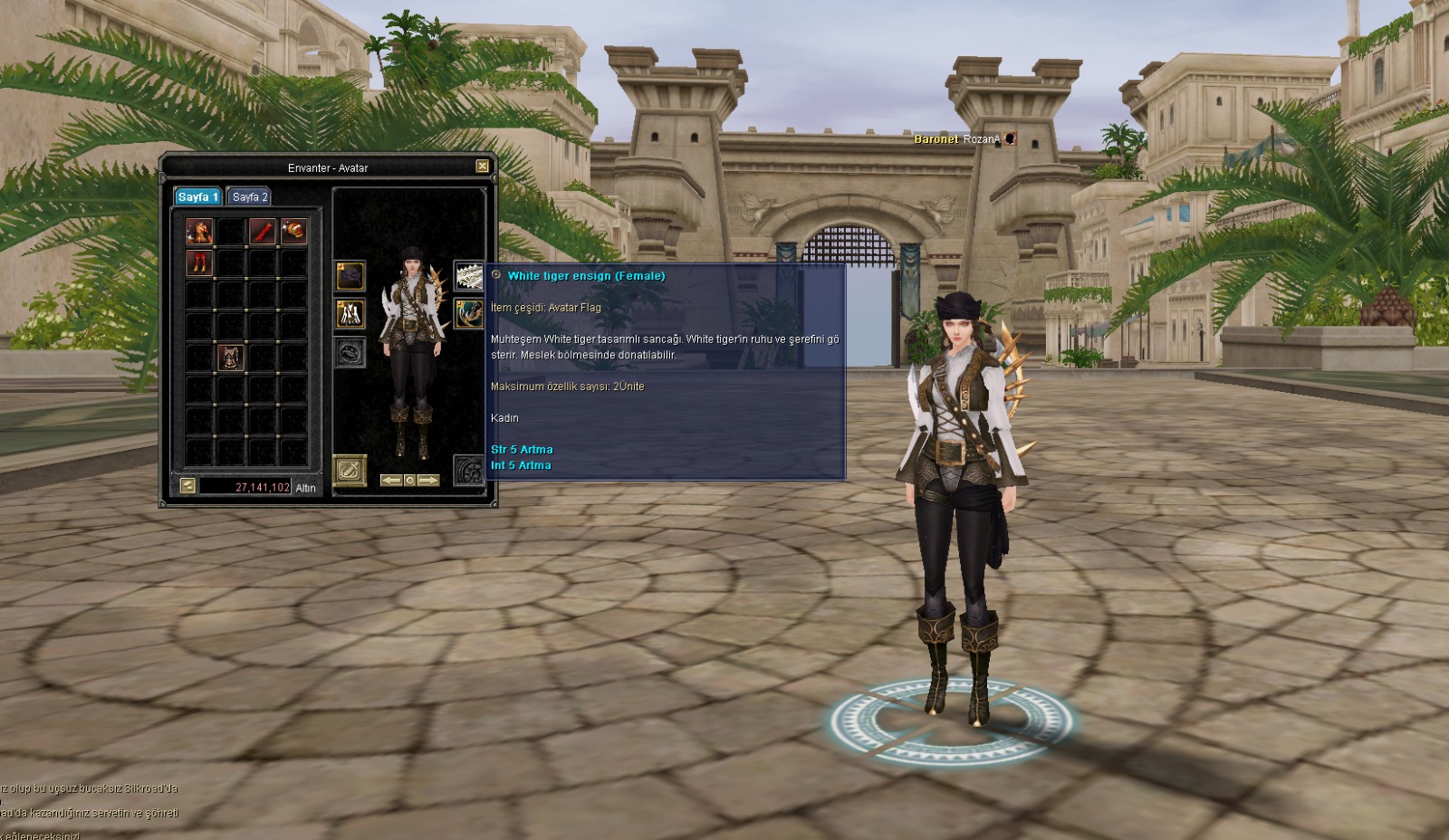
Task: Choose the red leggings item slot
Action: (x=199, y=262)
